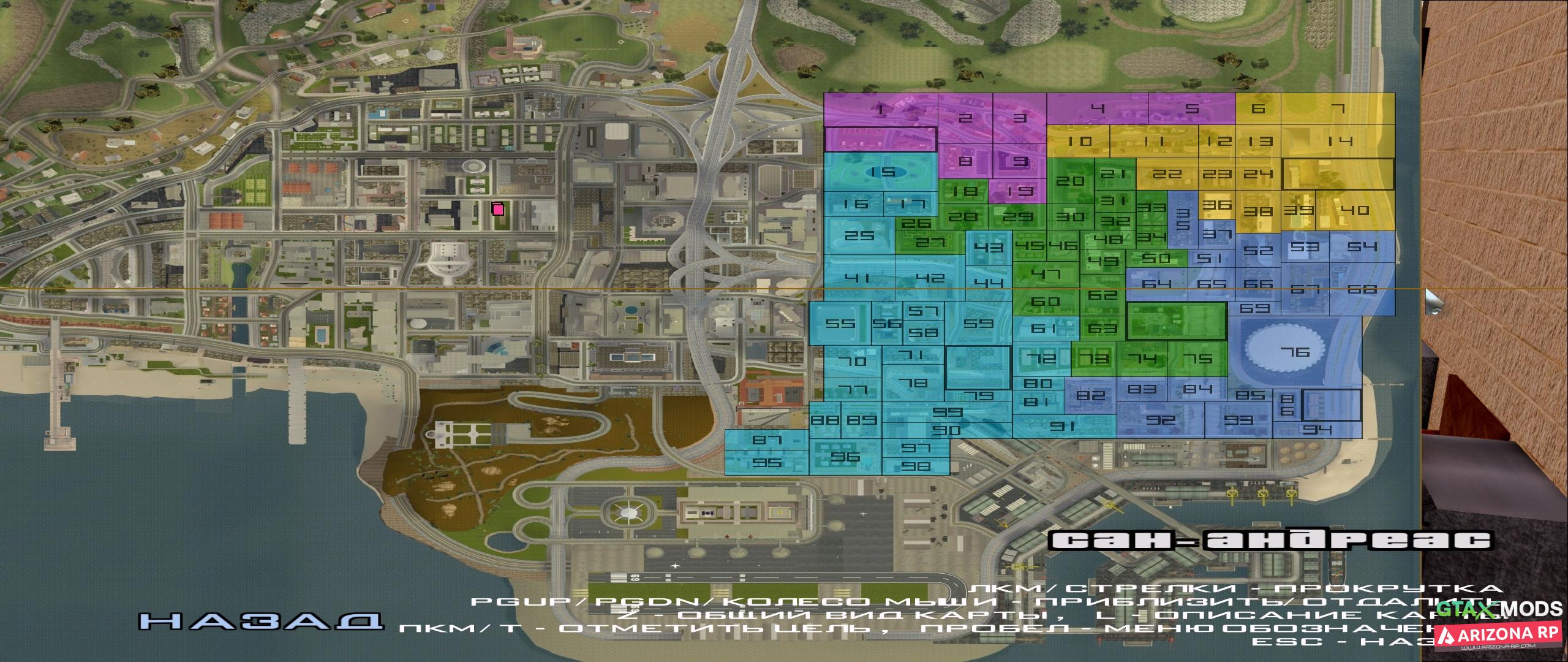Viewport: 1568px width, 662px height.
Task: Select purple territory zone 1
Action: tap(881, 111)
